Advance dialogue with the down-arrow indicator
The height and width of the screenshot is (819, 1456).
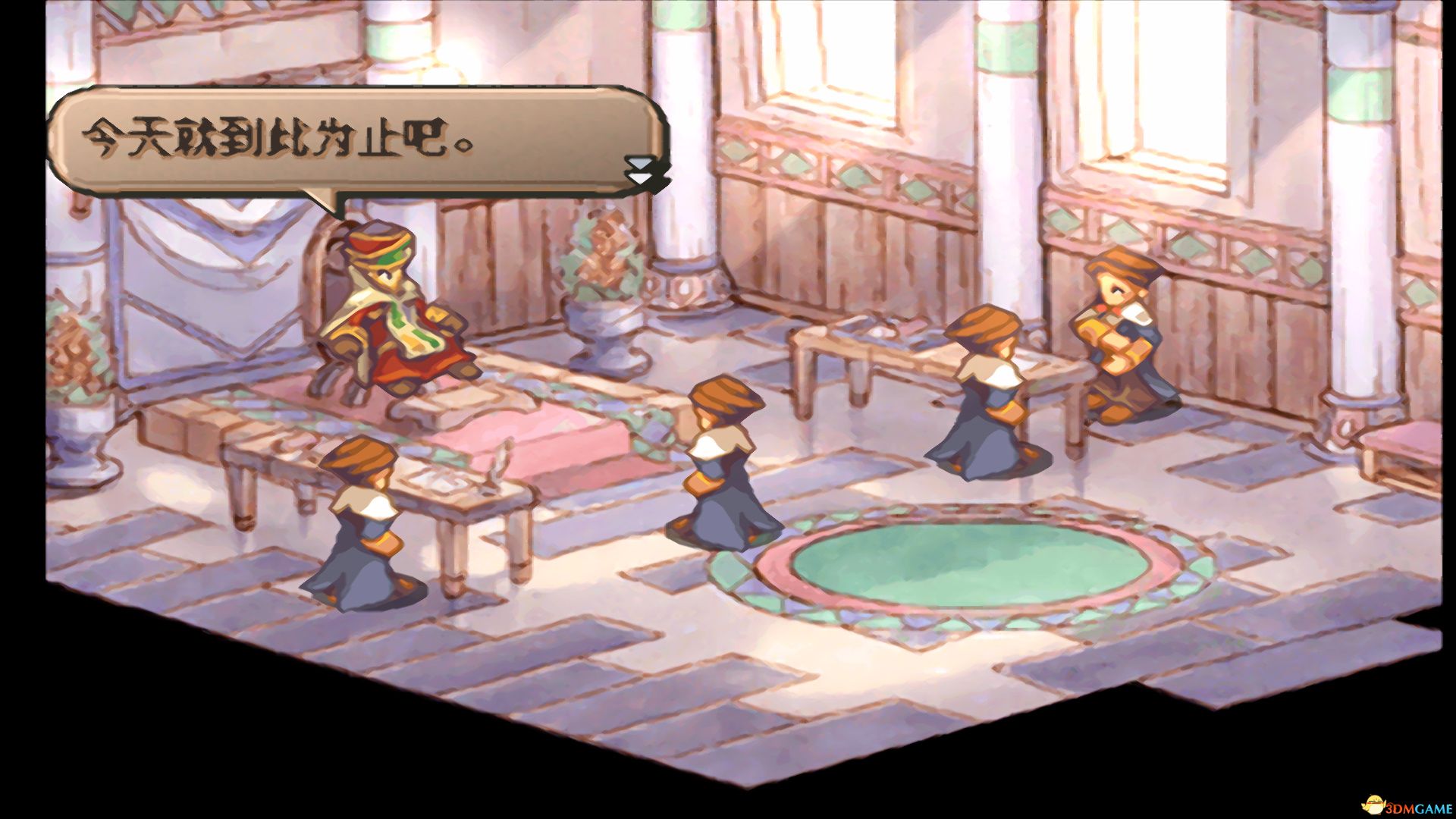[x=641, y=171]
